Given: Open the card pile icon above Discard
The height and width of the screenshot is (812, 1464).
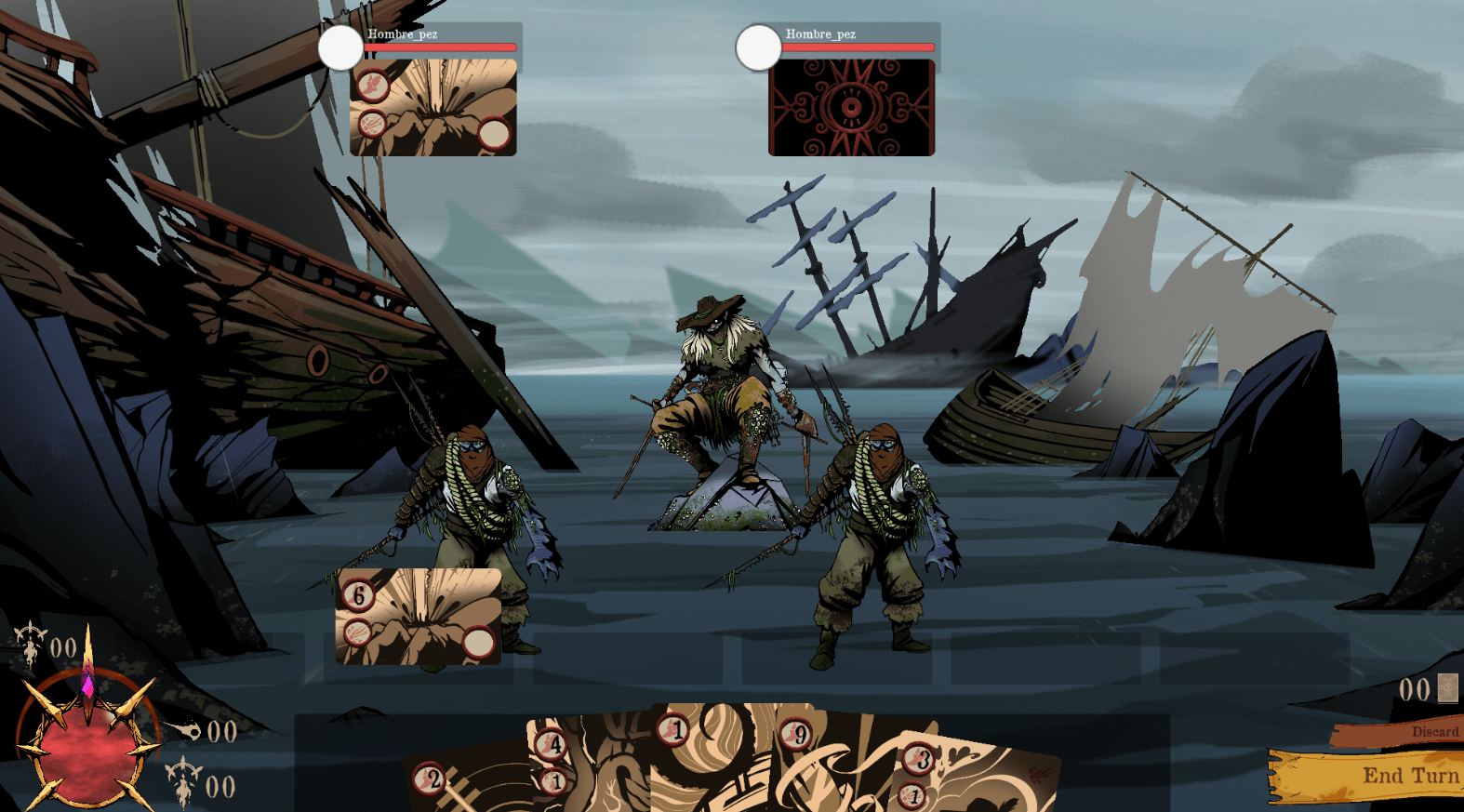Looking at the screenshot, I should pyautogui.click(x=1447, y=688).
